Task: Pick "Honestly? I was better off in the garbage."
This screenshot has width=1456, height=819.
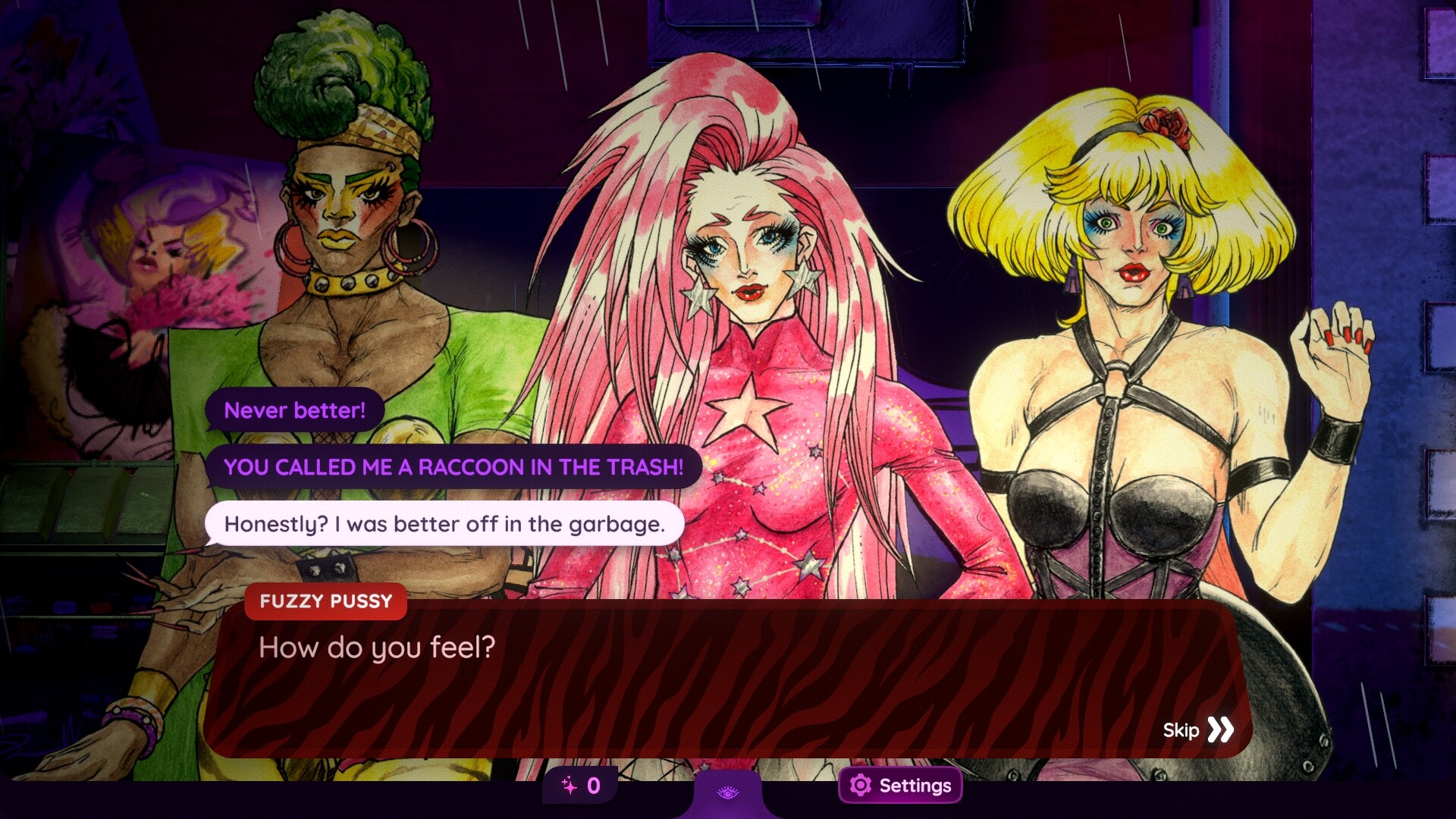Action: (444, 524)
